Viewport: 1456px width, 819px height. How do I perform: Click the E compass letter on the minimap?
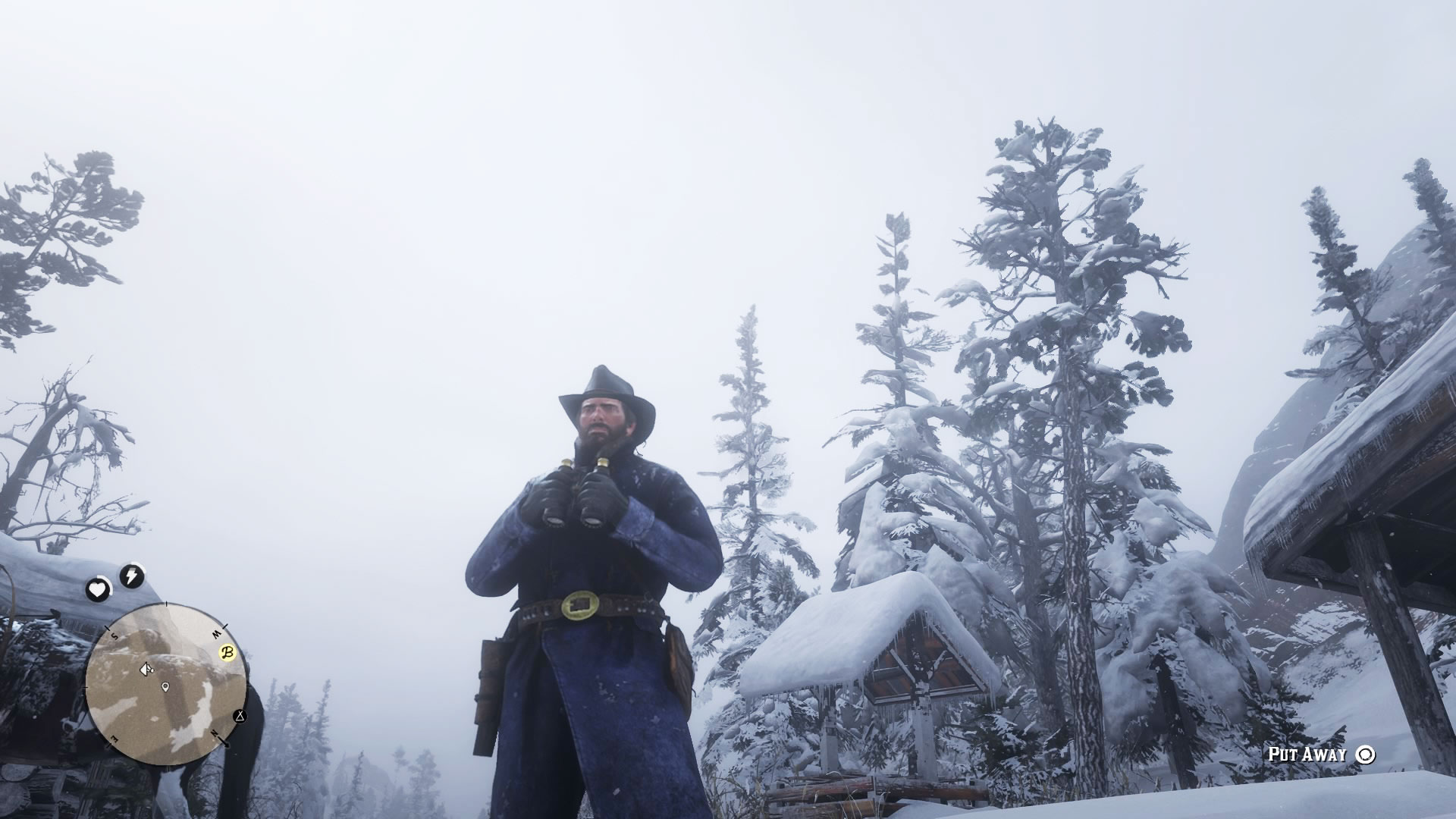tap(115, 737)
